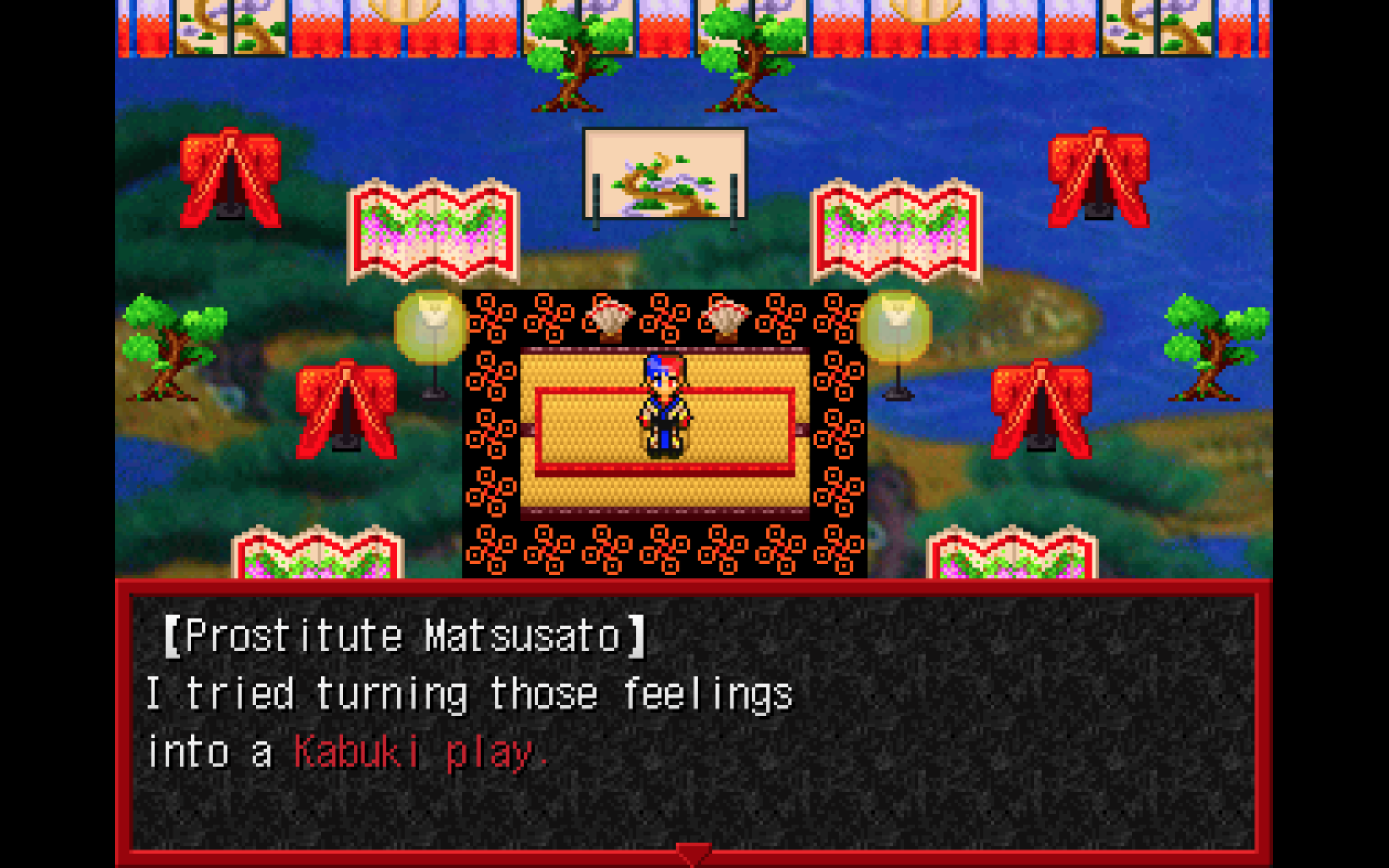This screenshot has width=1389, height=868.
Task: Click the red continue arrow below the dialogue box
Action: click(x=694, y=856)
